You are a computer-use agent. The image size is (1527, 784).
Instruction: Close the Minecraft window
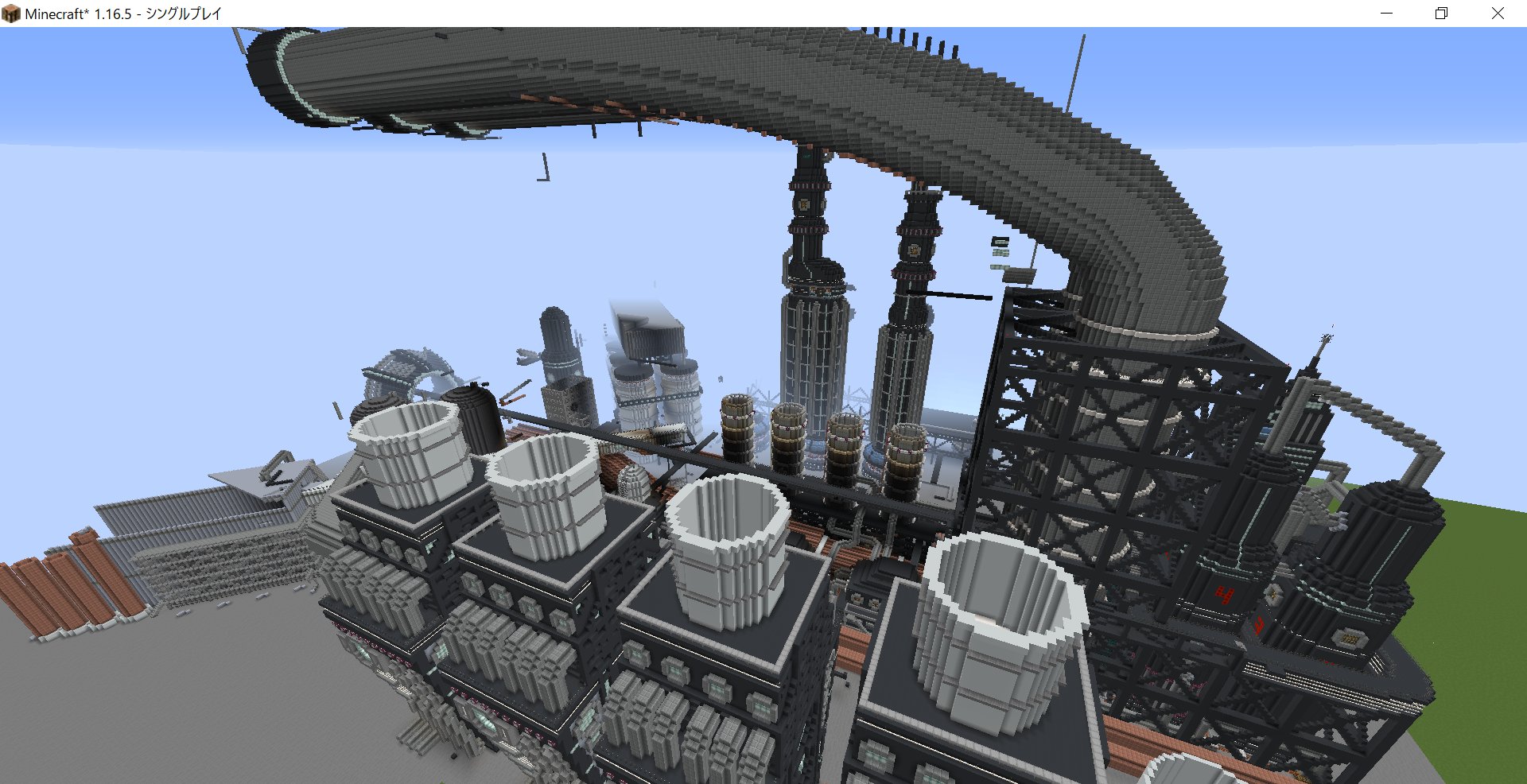click(x=1498, y=13)
